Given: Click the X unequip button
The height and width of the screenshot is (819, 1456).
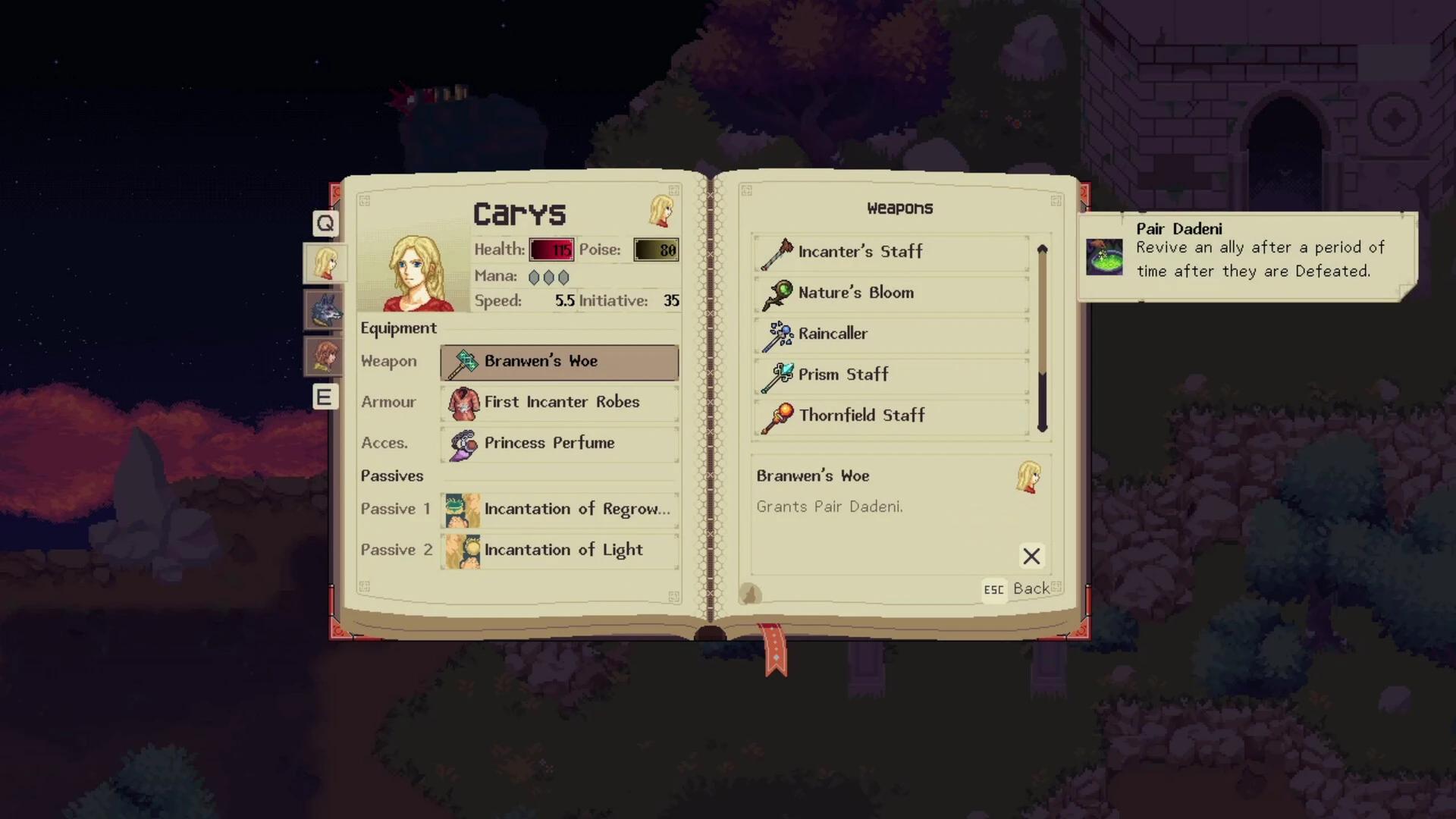Looking at the screenshot, I should coord(1031,556).
